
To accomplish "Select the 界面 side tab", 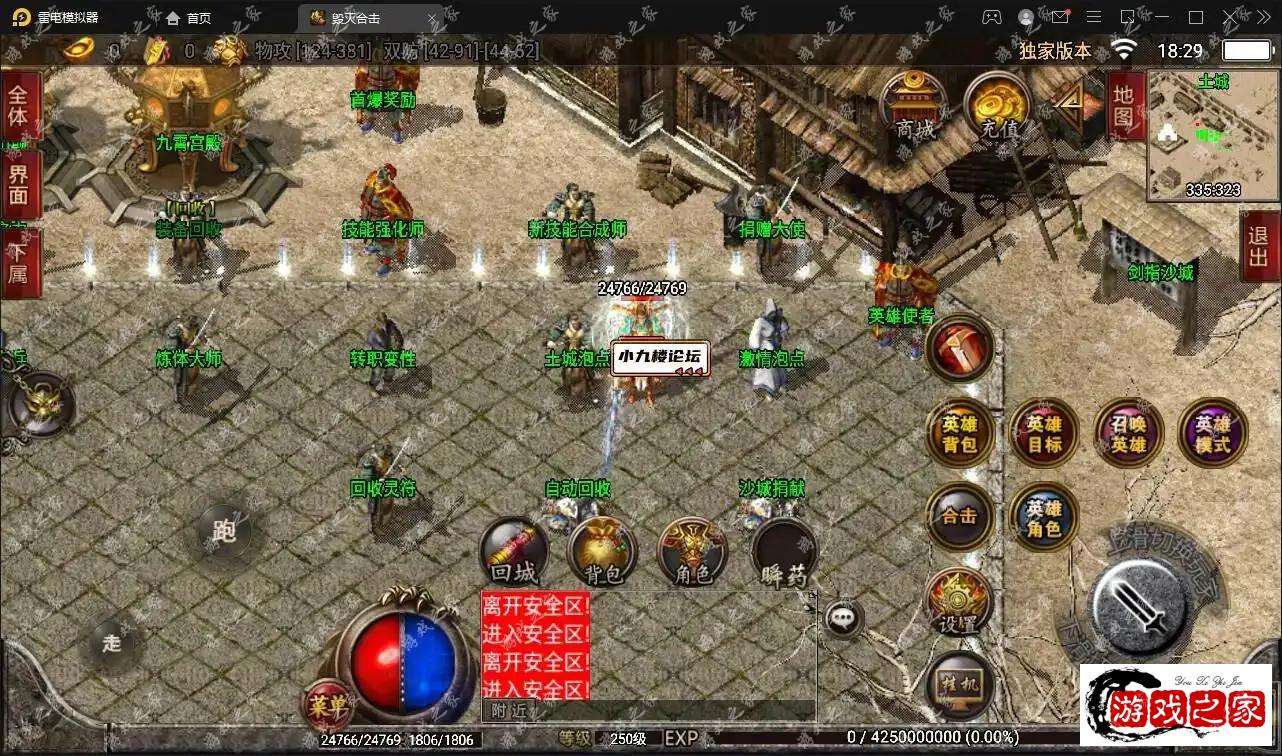I will 19,184.
